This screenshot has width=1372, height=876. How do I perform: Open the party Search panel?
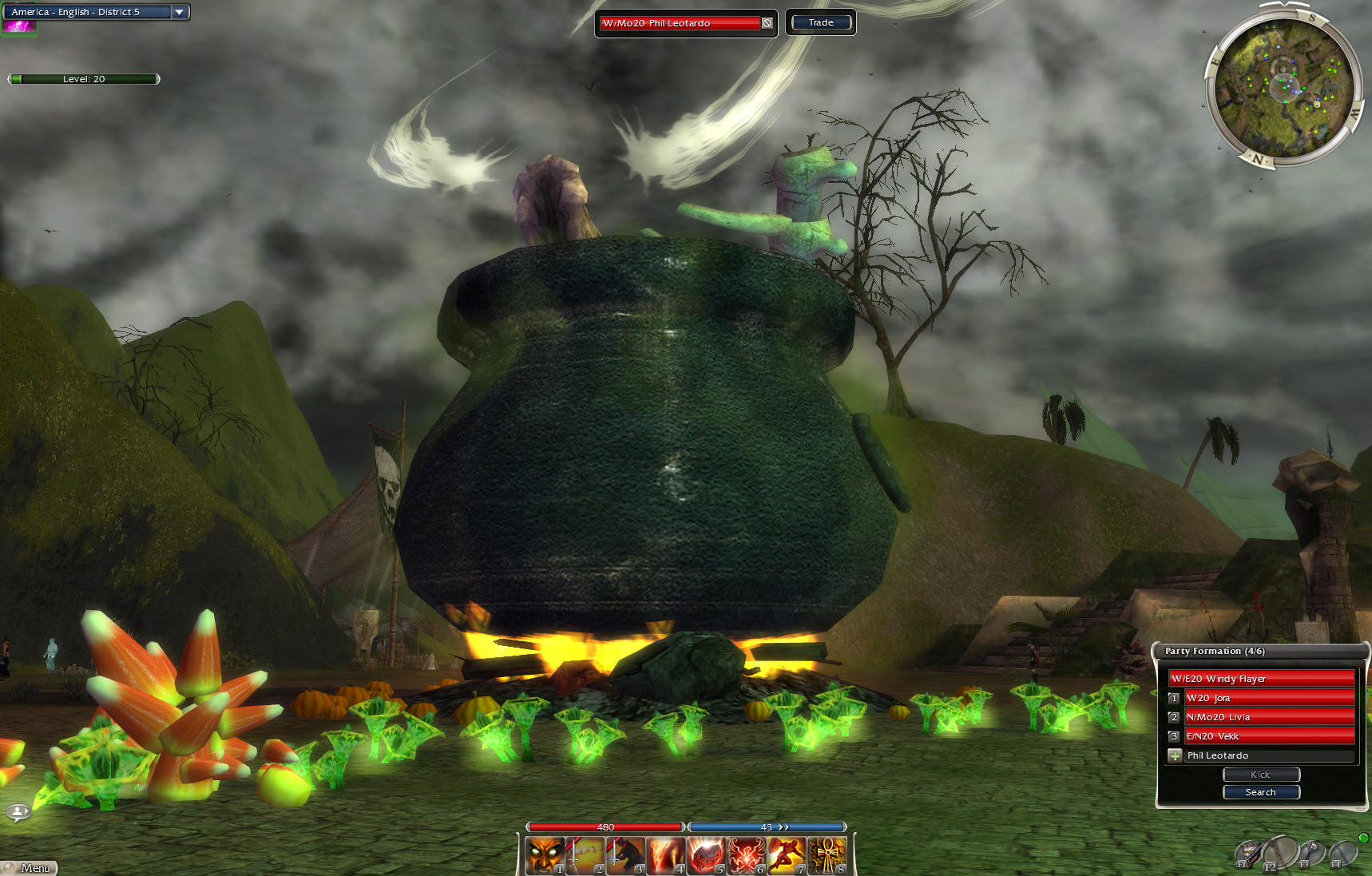click(x=1261, y=792)
